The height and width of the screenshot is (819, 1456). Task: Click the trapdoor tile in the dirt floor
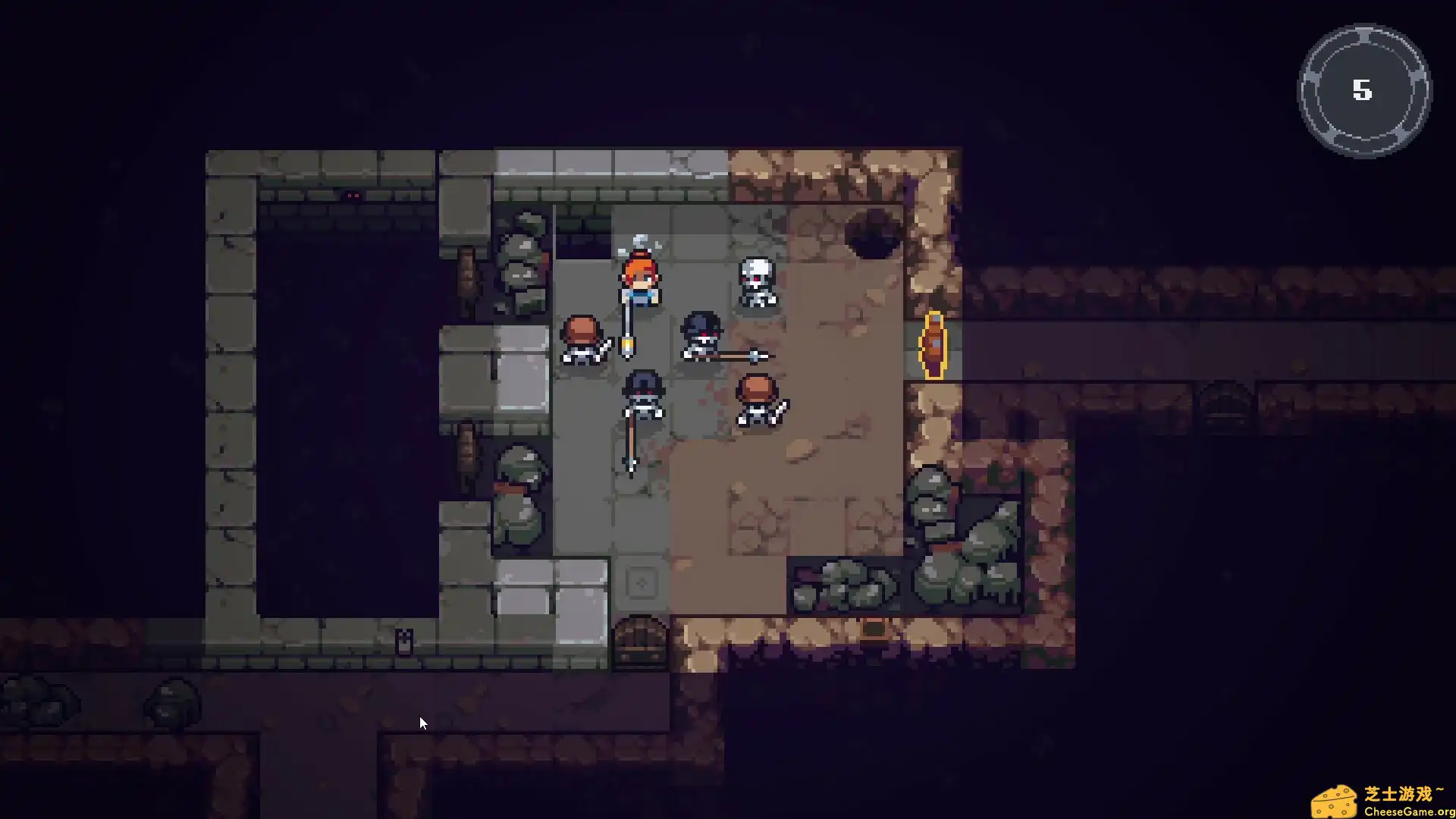coord(872,628)
